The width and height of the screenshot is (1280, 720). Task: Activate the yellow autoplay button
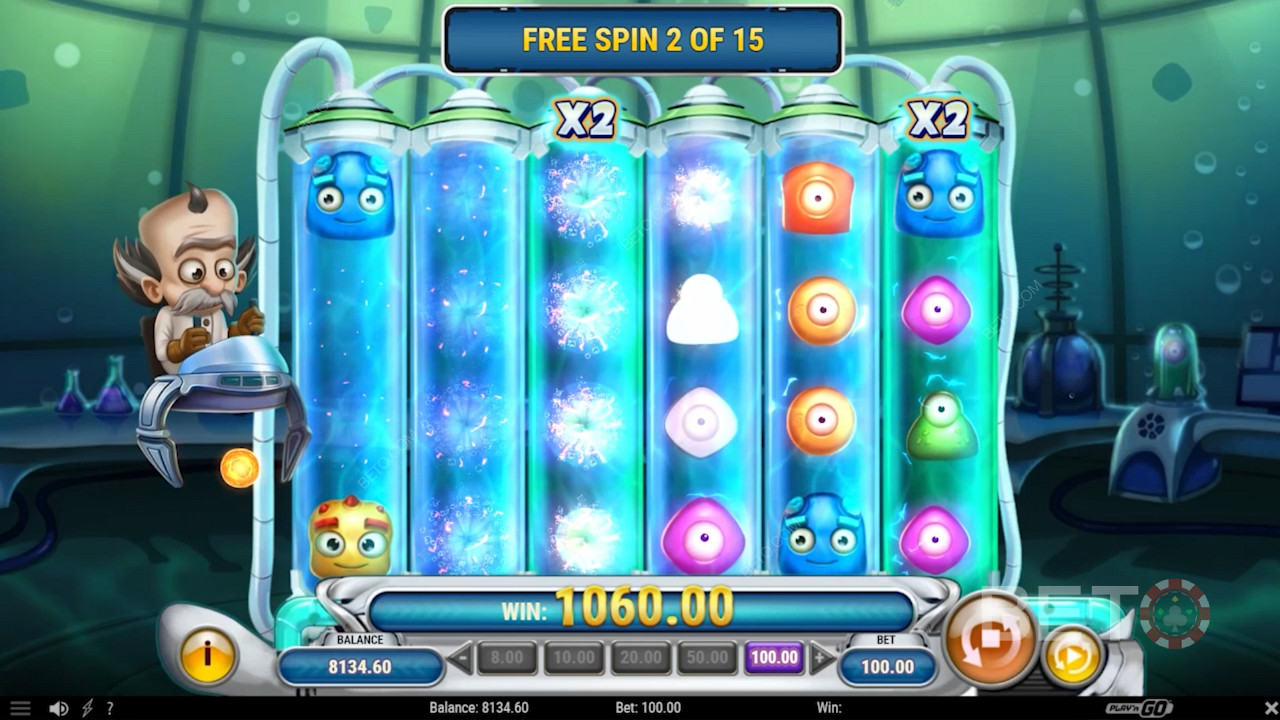coord(1072,658)
